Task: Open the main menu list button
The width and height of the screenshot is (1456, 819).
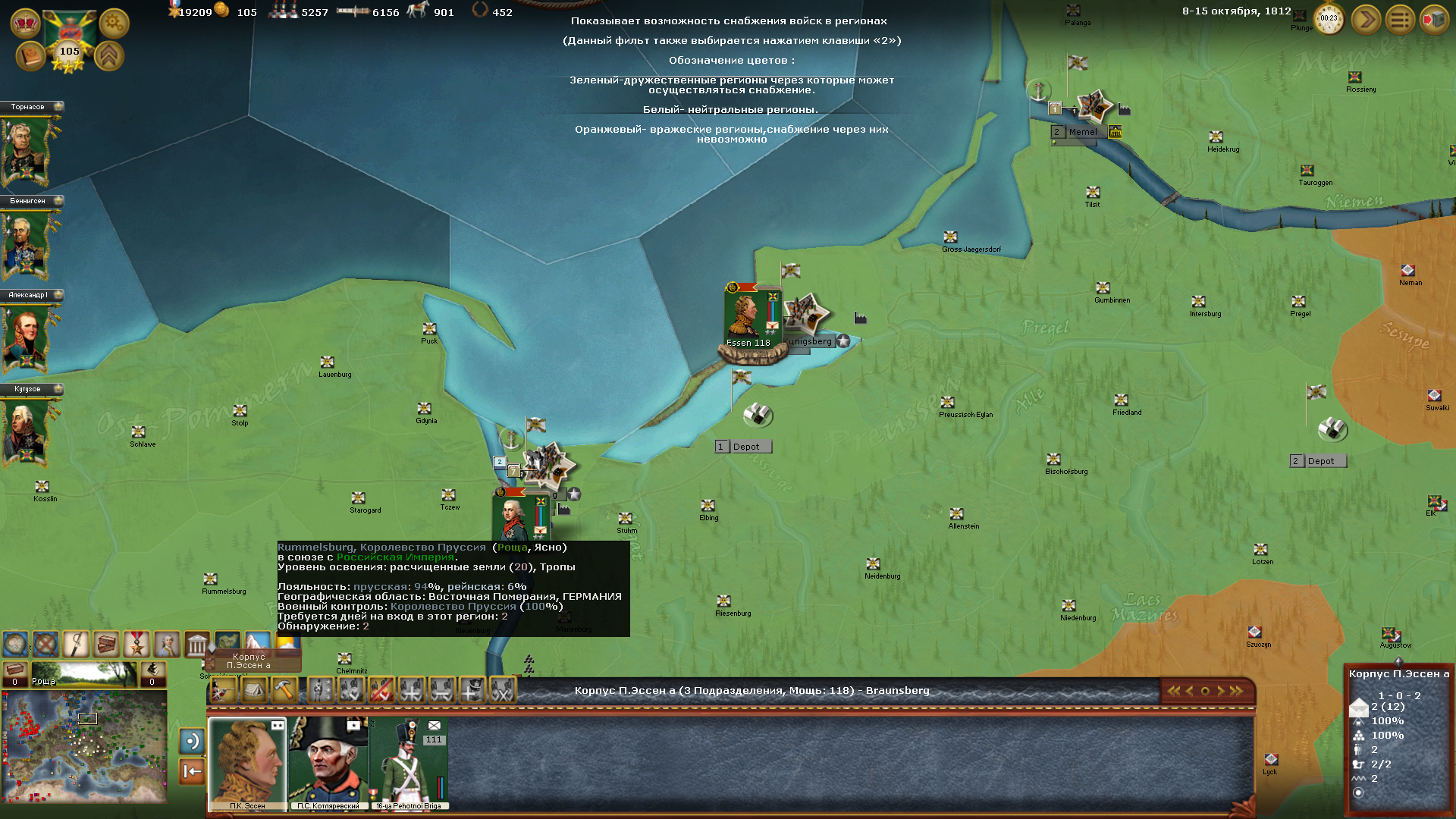Action: coord(1400,20)
